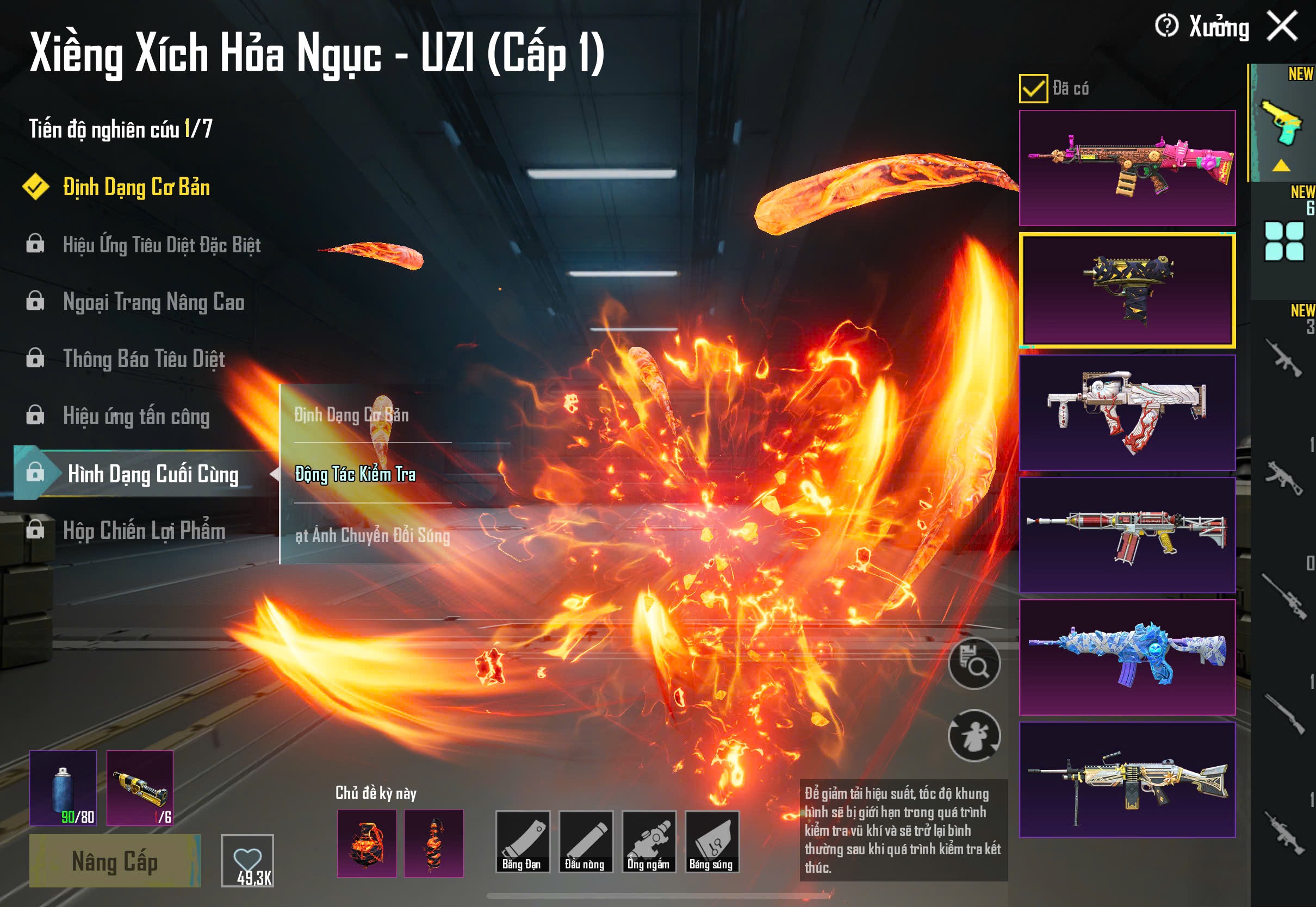This screenshot has width=1316, height=907.
Task: Open Hiệu ứng tấn công level
Action: click(136, 417)
